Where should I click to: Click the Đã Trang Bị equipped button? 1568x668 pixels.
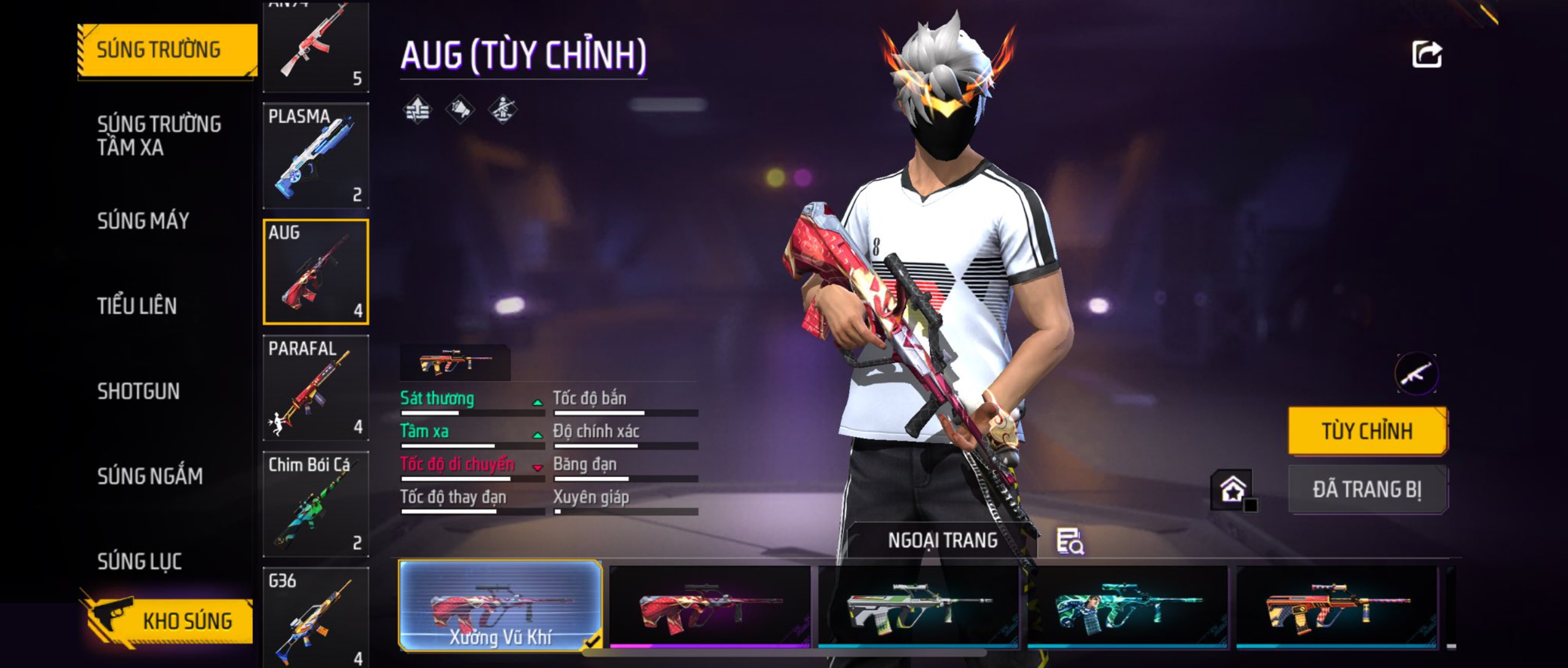pyautogui.click(x=1367, y=490)
